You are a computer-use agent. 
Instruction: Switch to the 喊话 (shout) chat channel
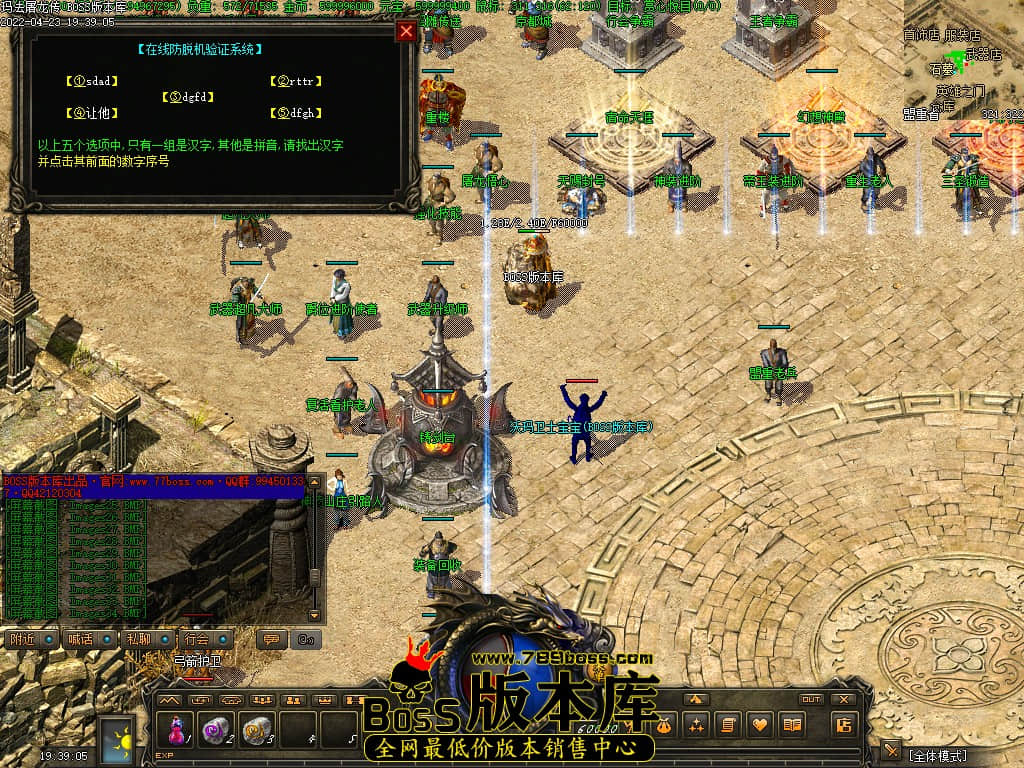coord(85,639)
